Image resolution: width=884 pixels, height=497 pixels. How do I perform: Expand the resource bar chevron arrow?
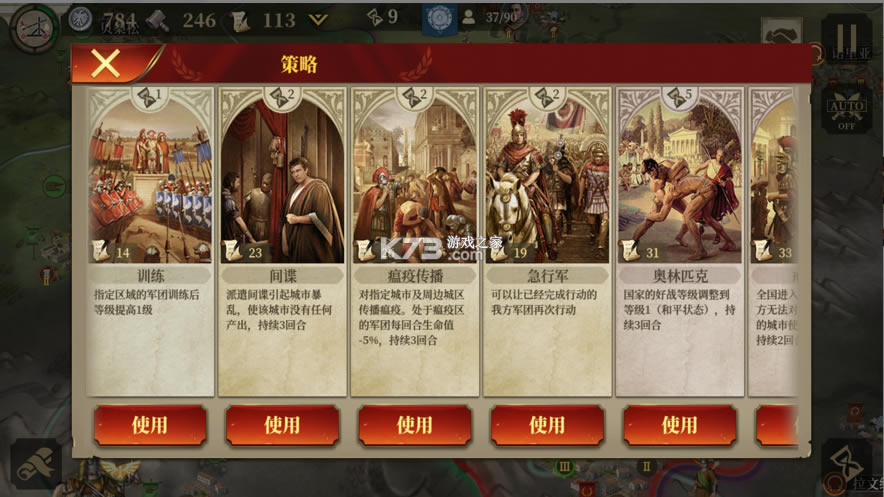click(318, 19)
